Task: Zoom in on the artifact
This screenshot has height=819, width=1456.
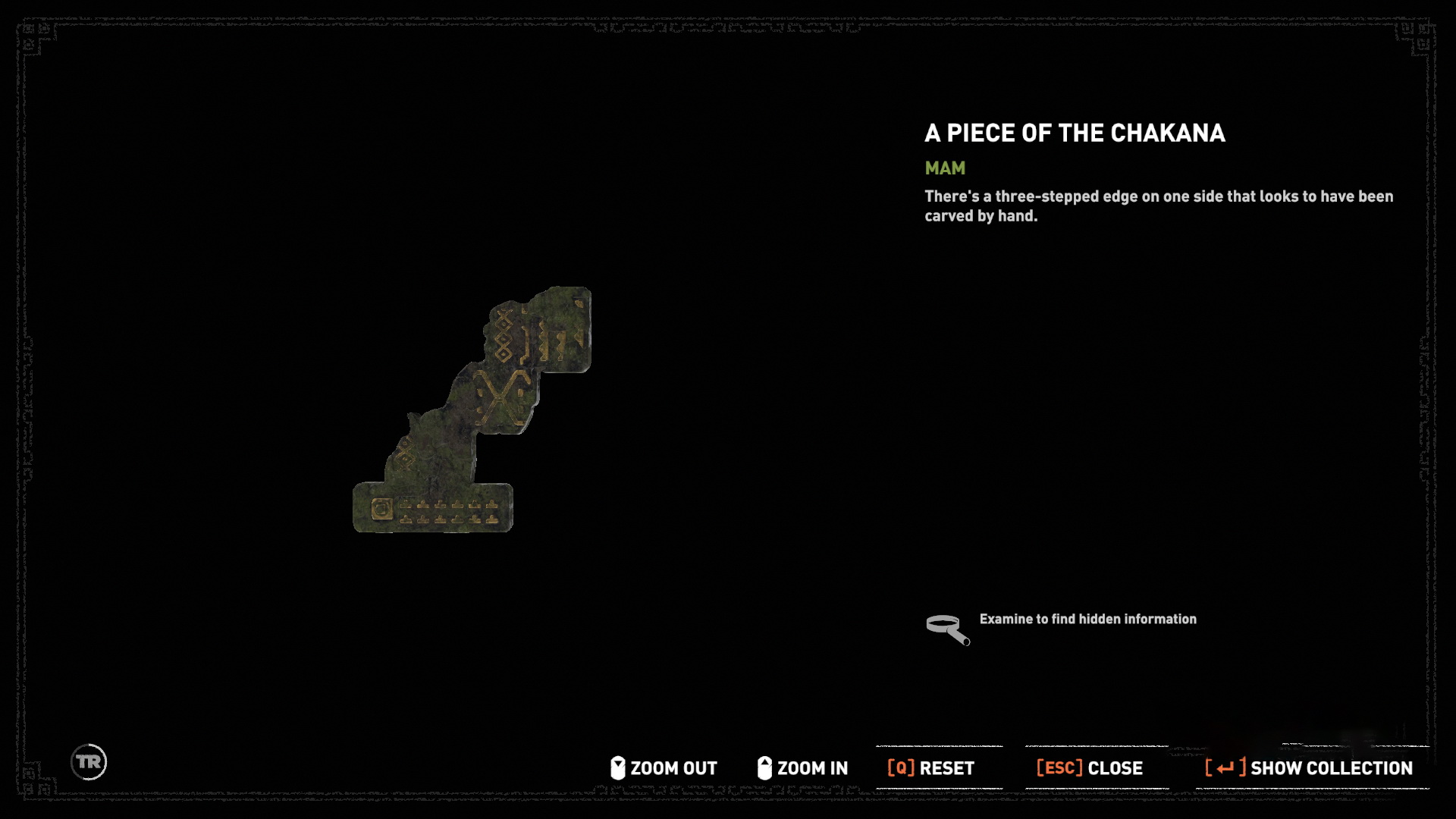Action: [803, 768]
